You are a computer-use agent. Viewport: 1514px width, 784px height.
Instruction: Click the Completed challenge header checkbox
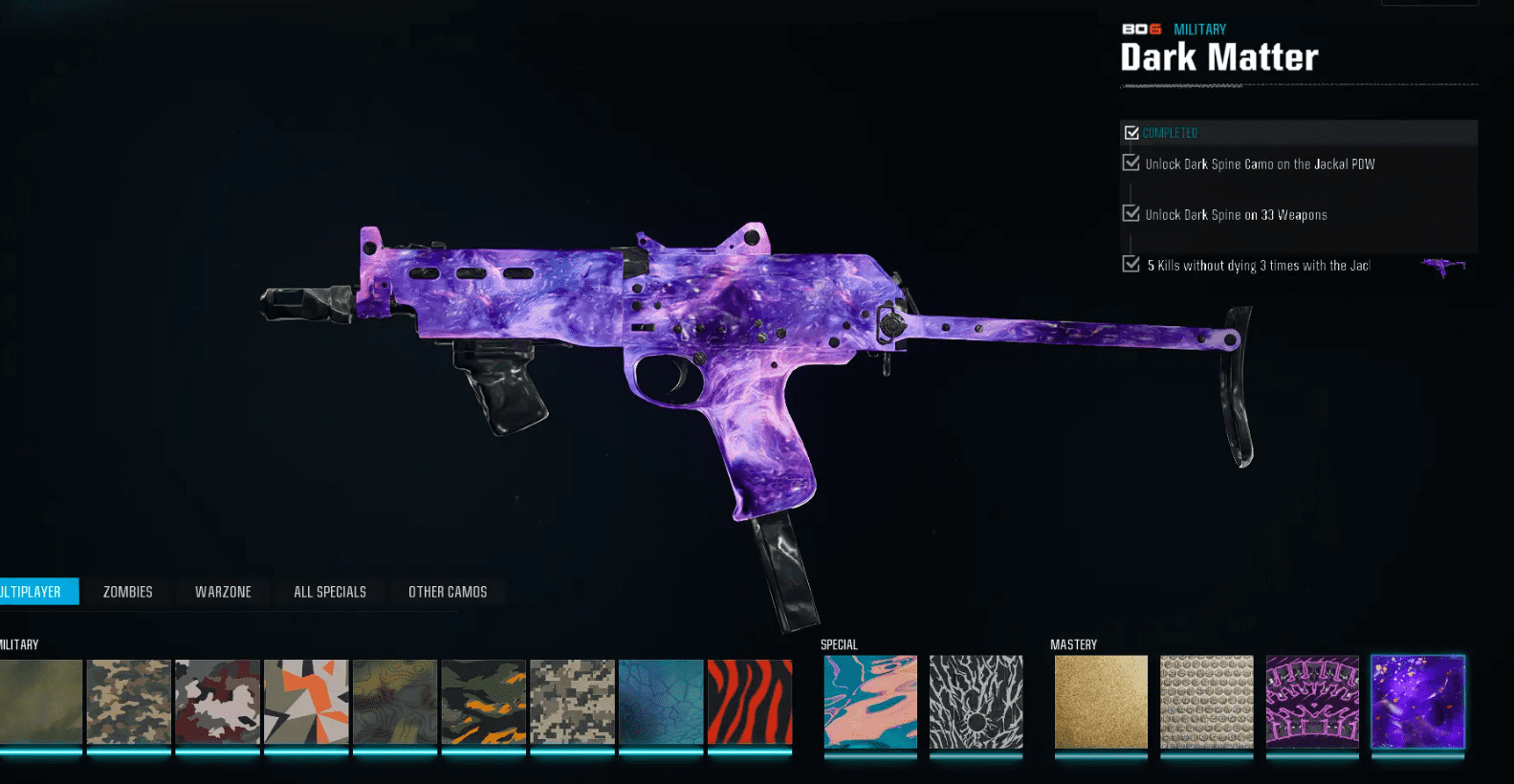(x=1132, y=133)
